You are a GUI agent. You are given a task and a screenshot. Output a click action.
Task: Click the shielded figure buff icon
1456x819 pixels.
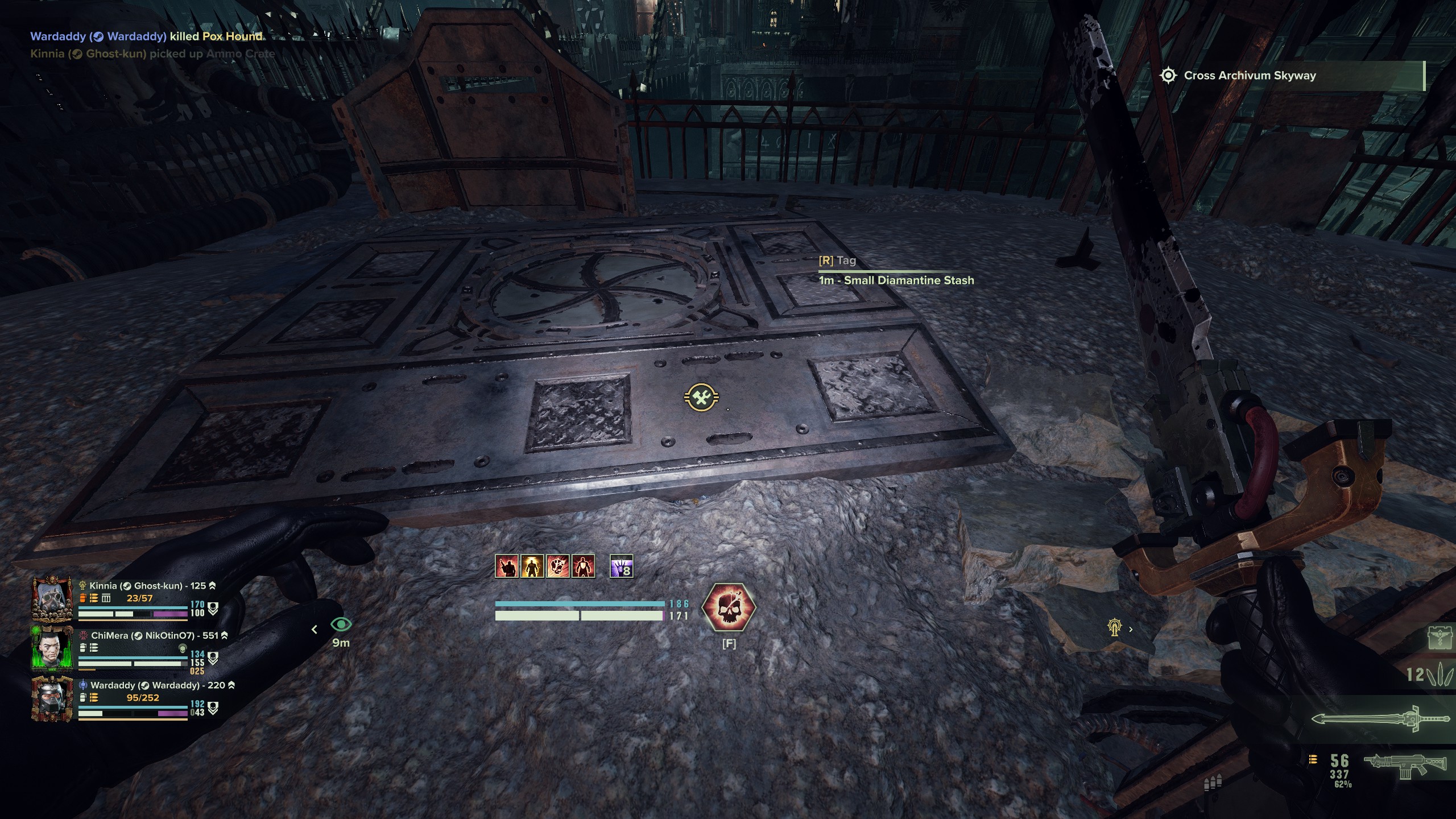(x=583, y=566)
